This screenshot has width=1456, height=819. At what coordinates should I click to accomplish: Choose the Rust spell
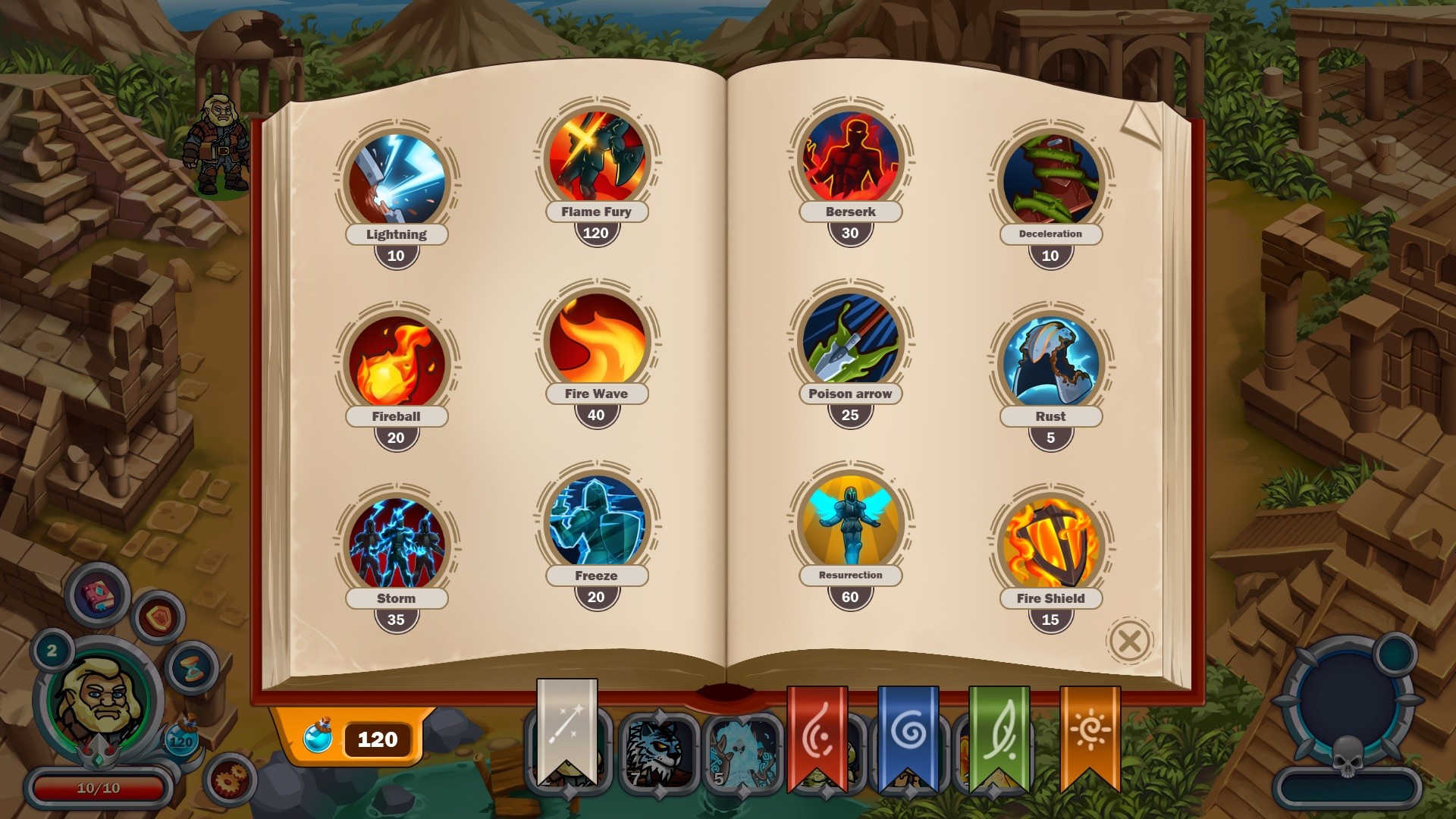(1051, 359)
